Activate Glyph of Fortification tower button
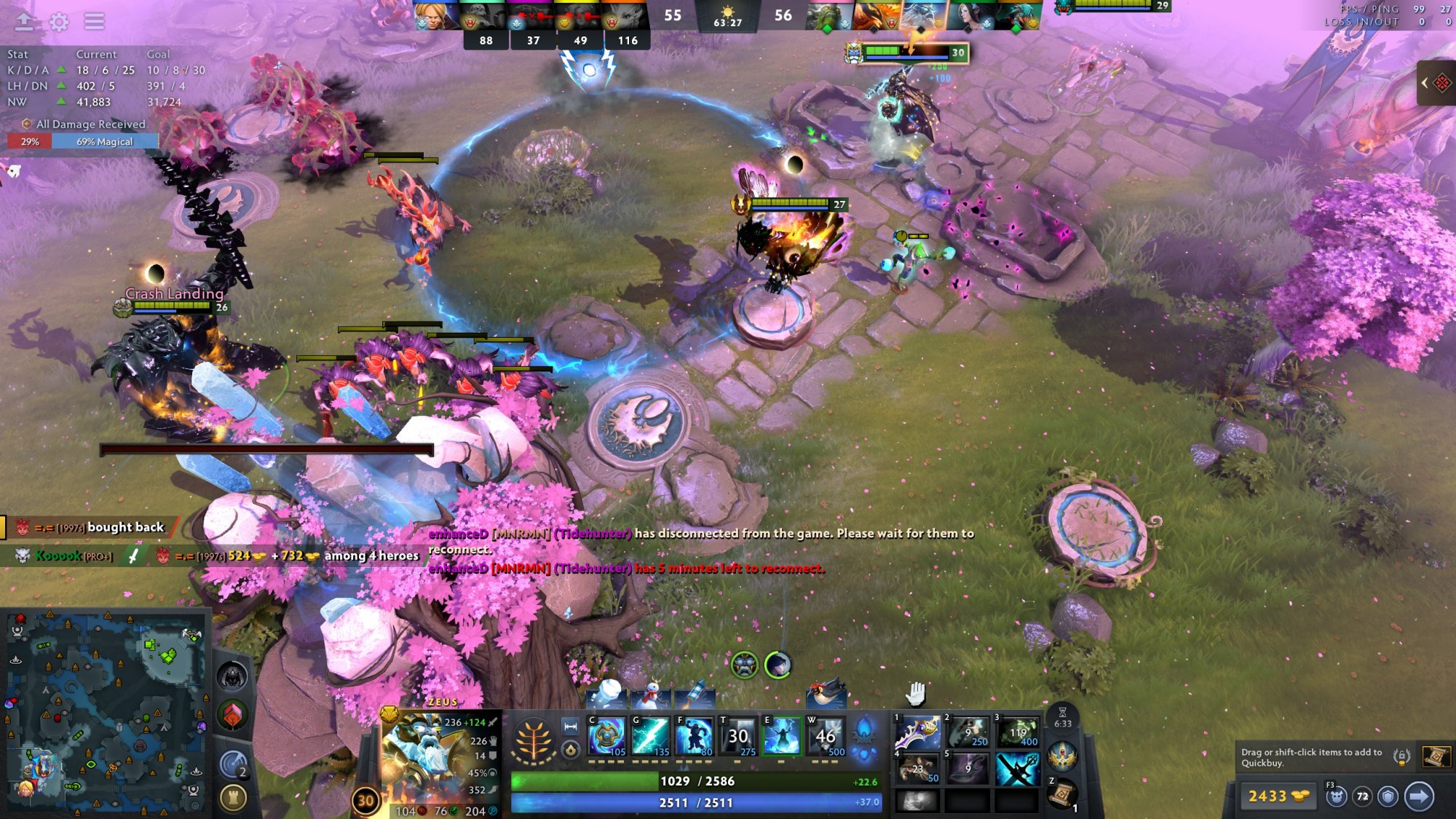This screenshot has width=1456, height=819. point(233,799)
